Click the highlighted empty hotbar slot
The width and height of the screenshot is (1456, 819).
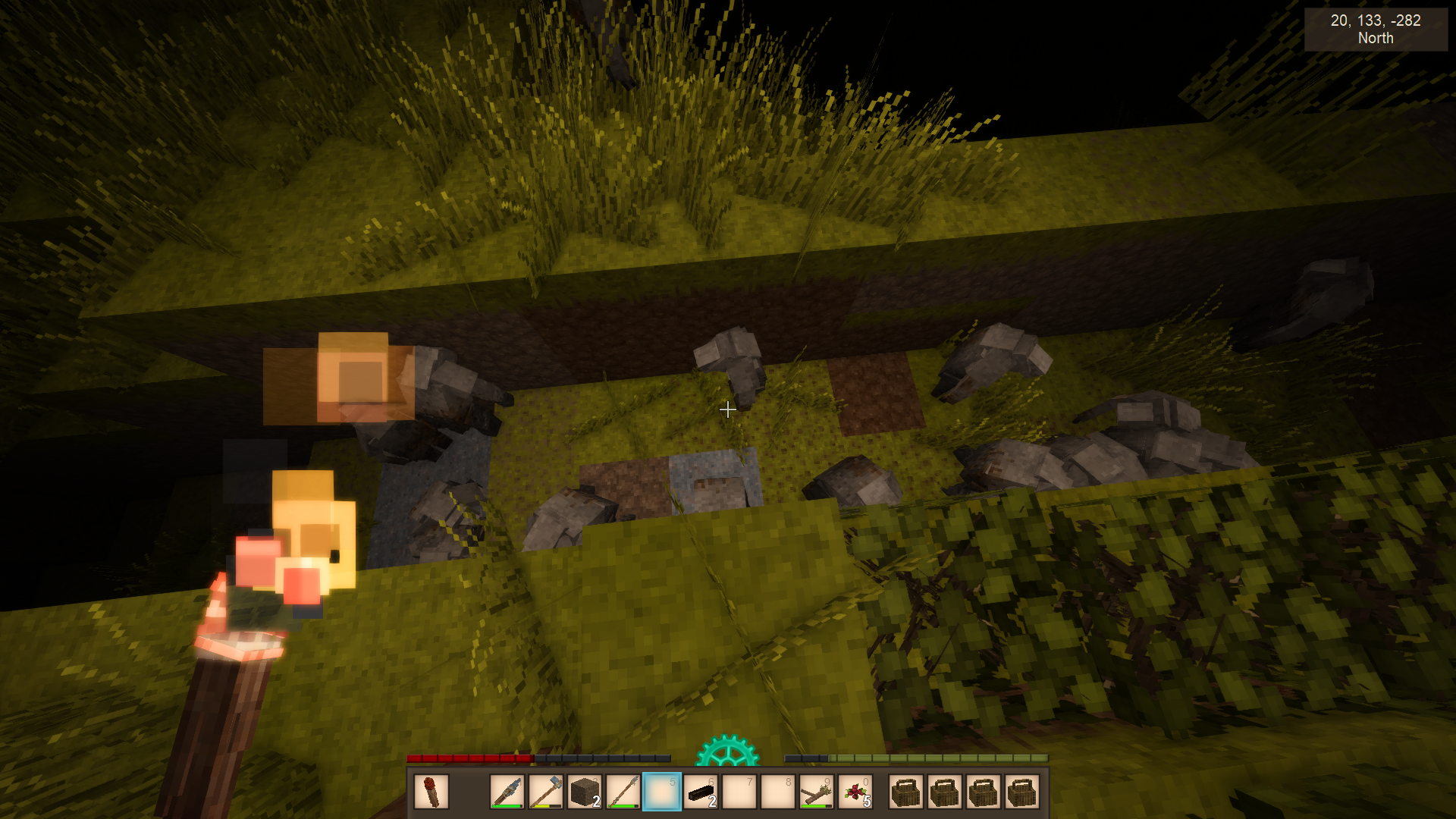[662, 792]
